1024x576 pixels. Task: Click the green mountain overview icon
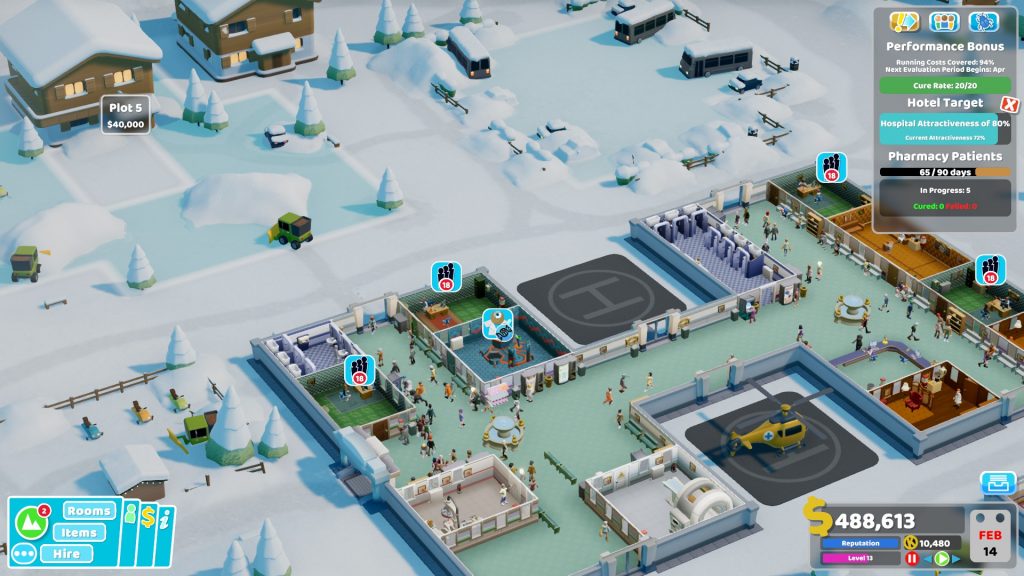click(33, 524)
